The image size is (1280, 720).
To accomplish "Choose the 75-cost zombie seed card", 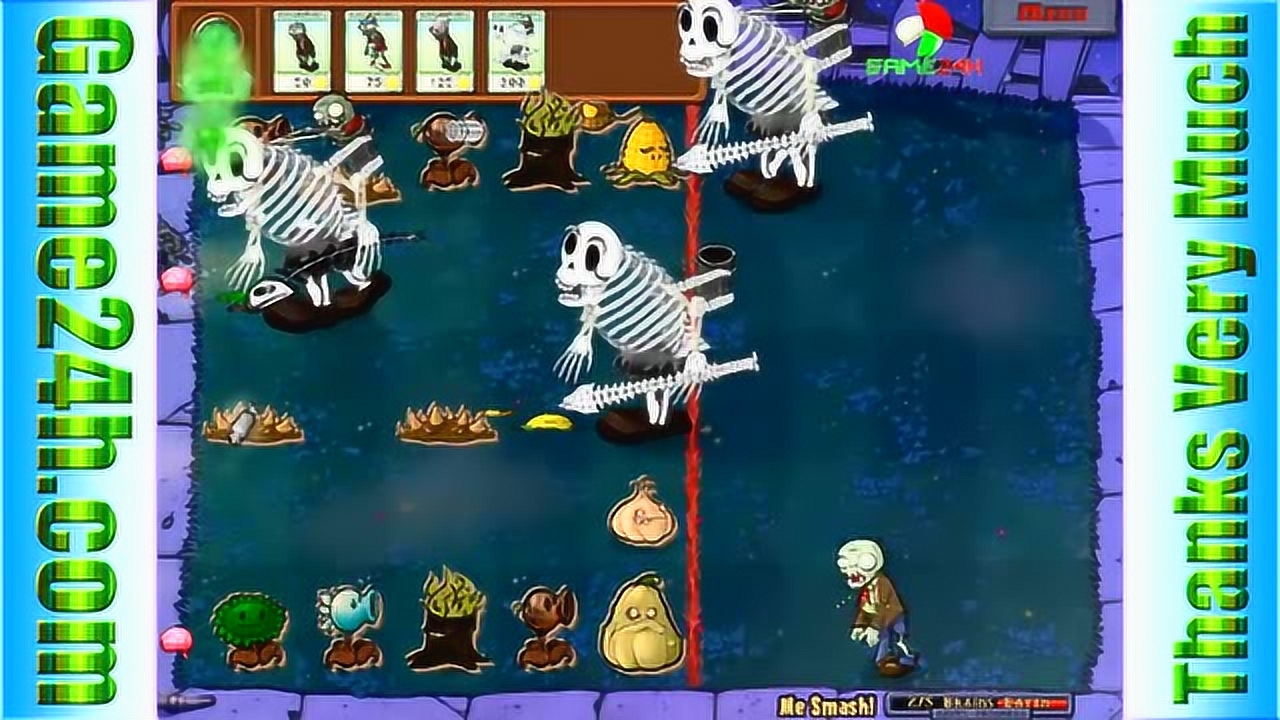I will coord(373,52).
